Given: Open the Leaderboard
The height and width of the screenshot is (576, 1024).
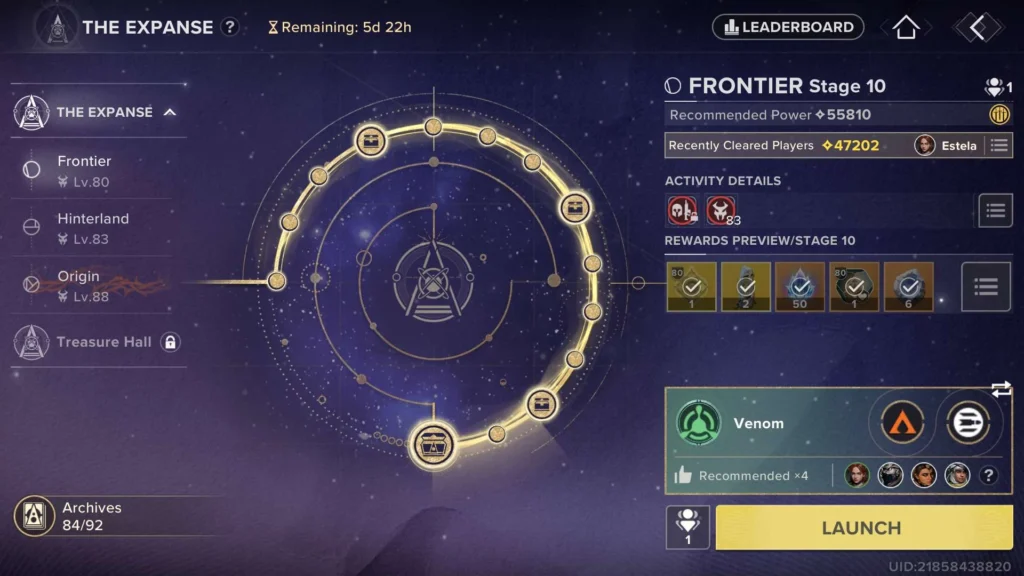Looking at the screenshot, I should (x=788, y=27).
